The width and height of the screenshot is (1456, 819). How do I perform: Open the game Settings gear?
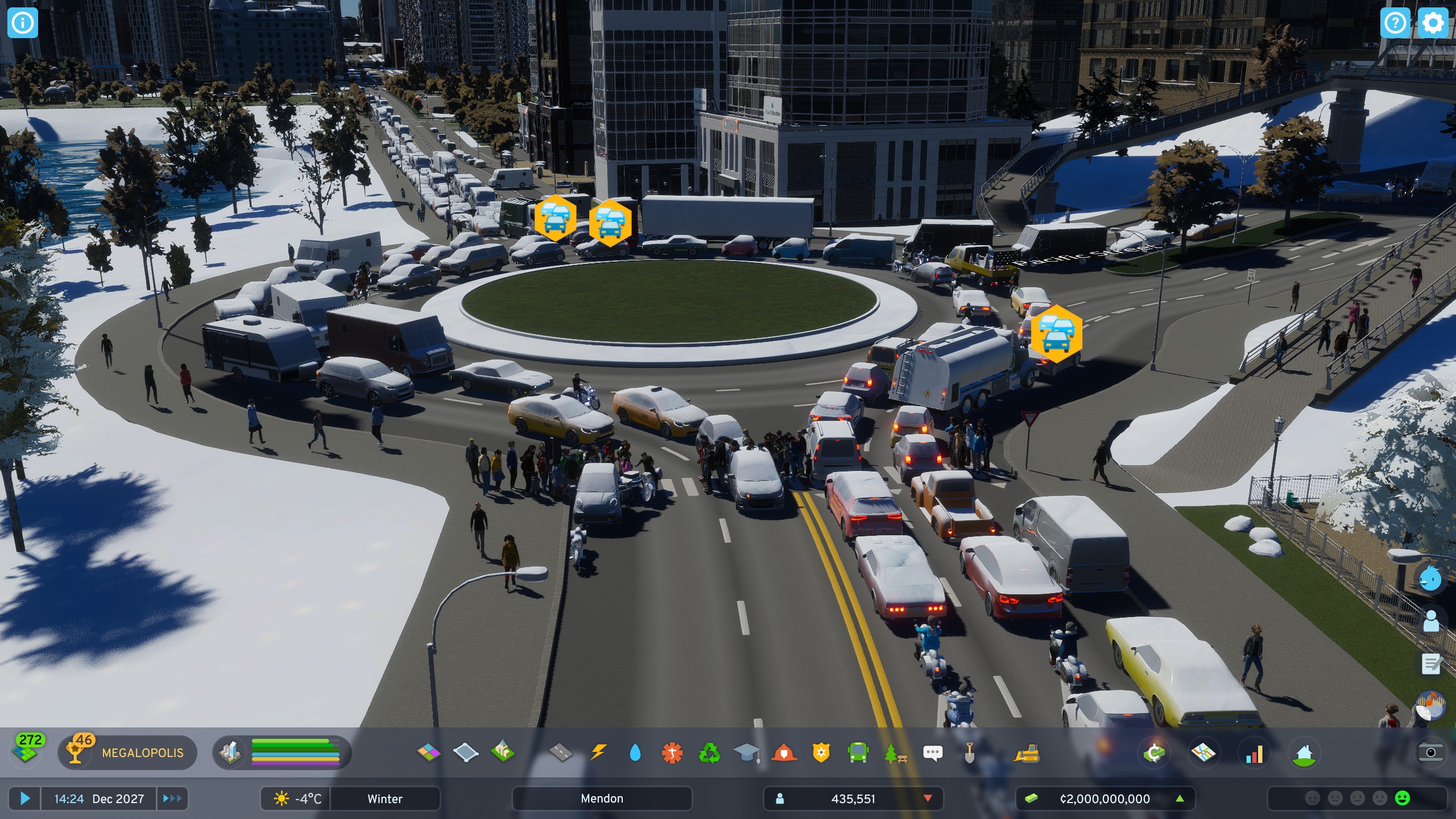pyautogui.click(x=1433, y=23)
